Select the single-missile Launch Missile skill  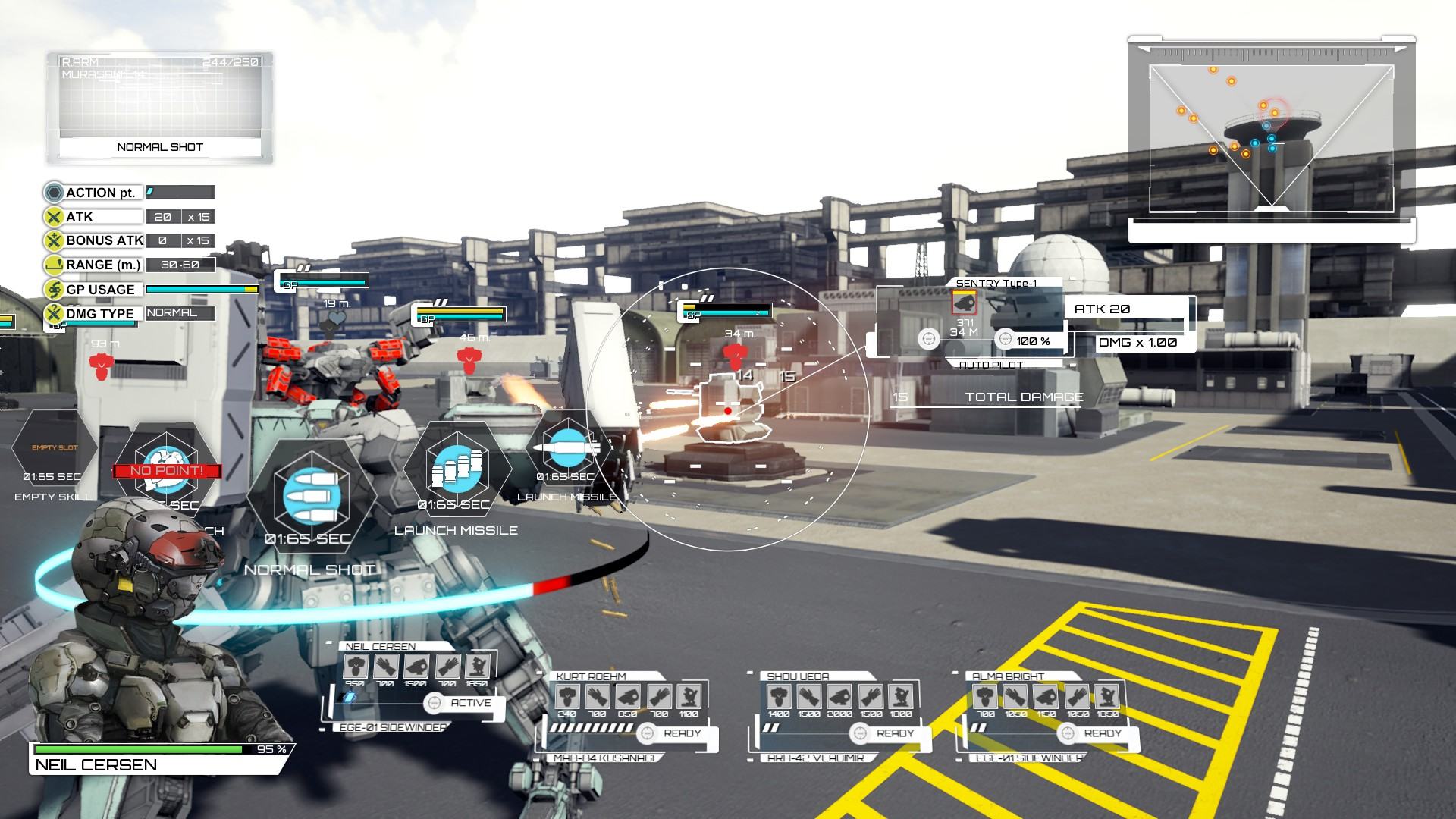click(566, 447)
